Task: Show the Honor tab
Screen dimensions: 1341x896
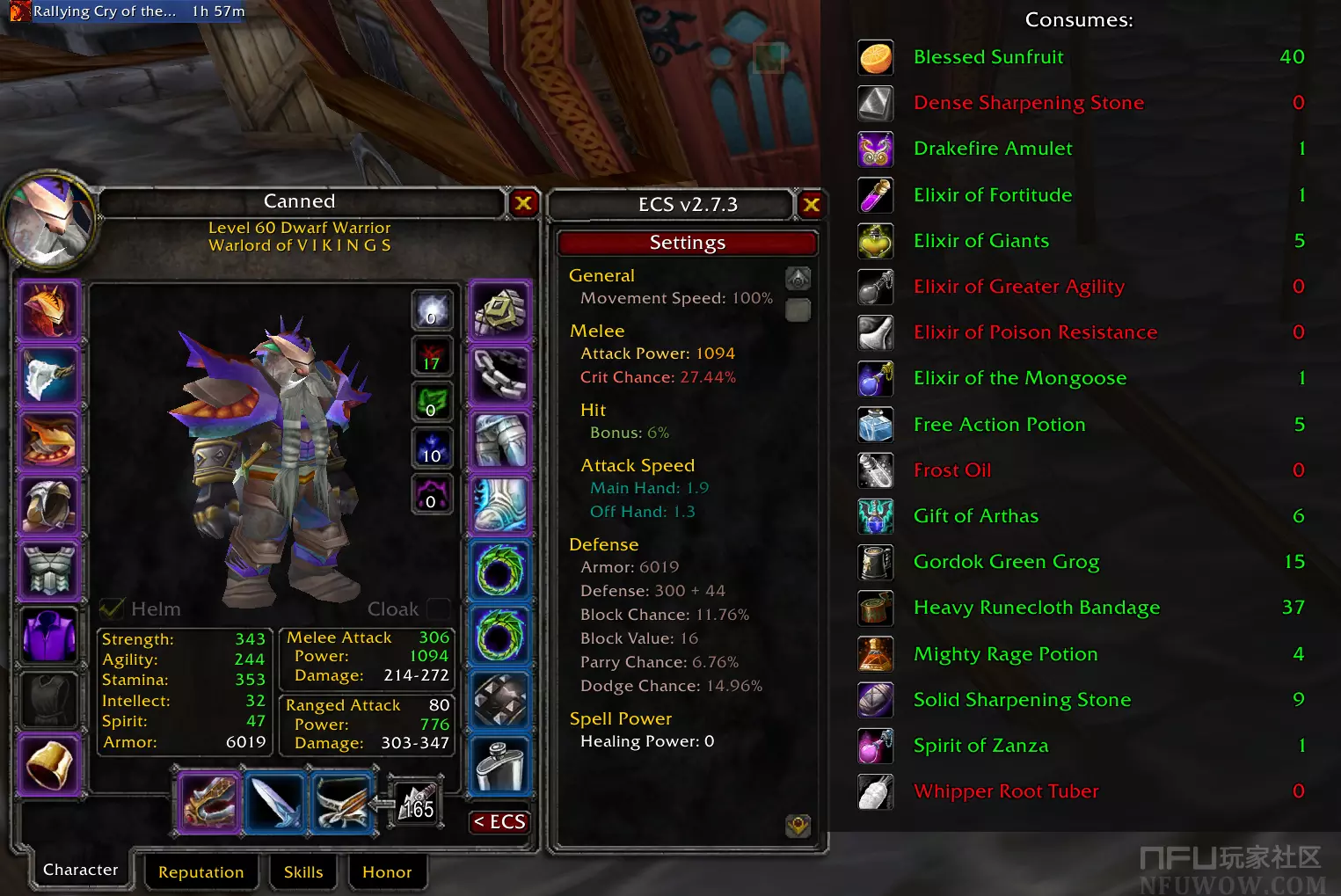Action: [387, 871]
